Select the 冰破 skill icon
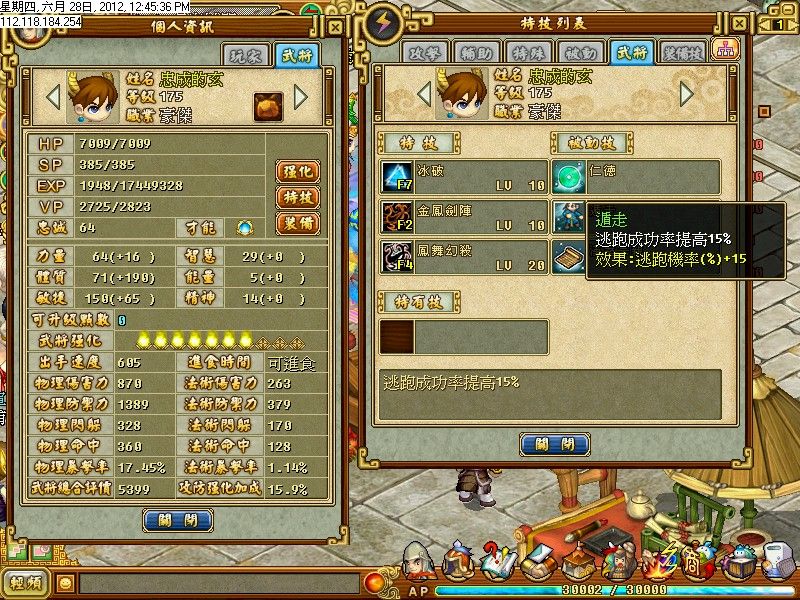The height and width of the screenshot is (600, 800). pyautogui.click(x=396, y=177)
